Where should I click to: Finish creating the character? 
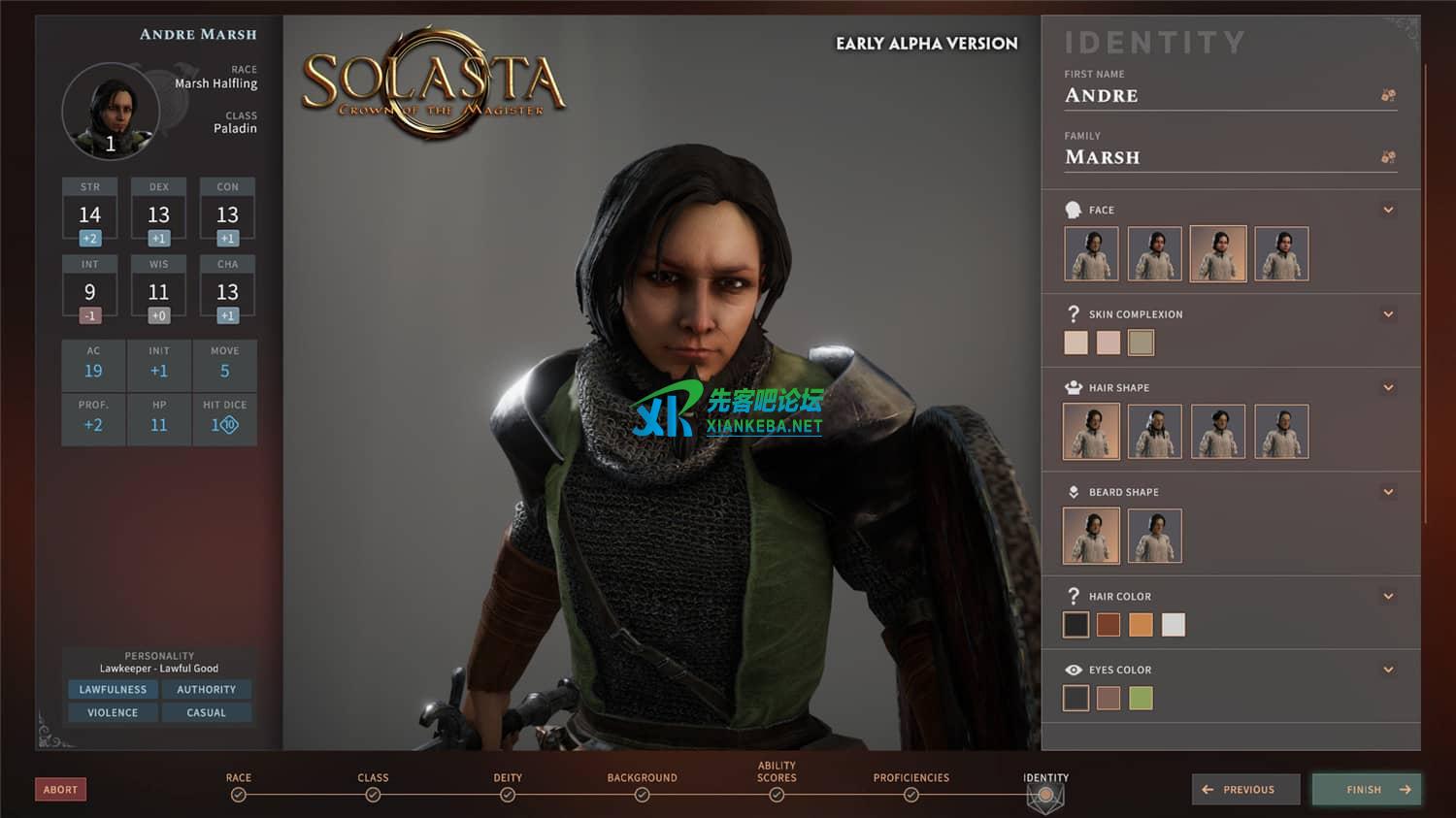pyautogui.click(x=1367, y=789)
